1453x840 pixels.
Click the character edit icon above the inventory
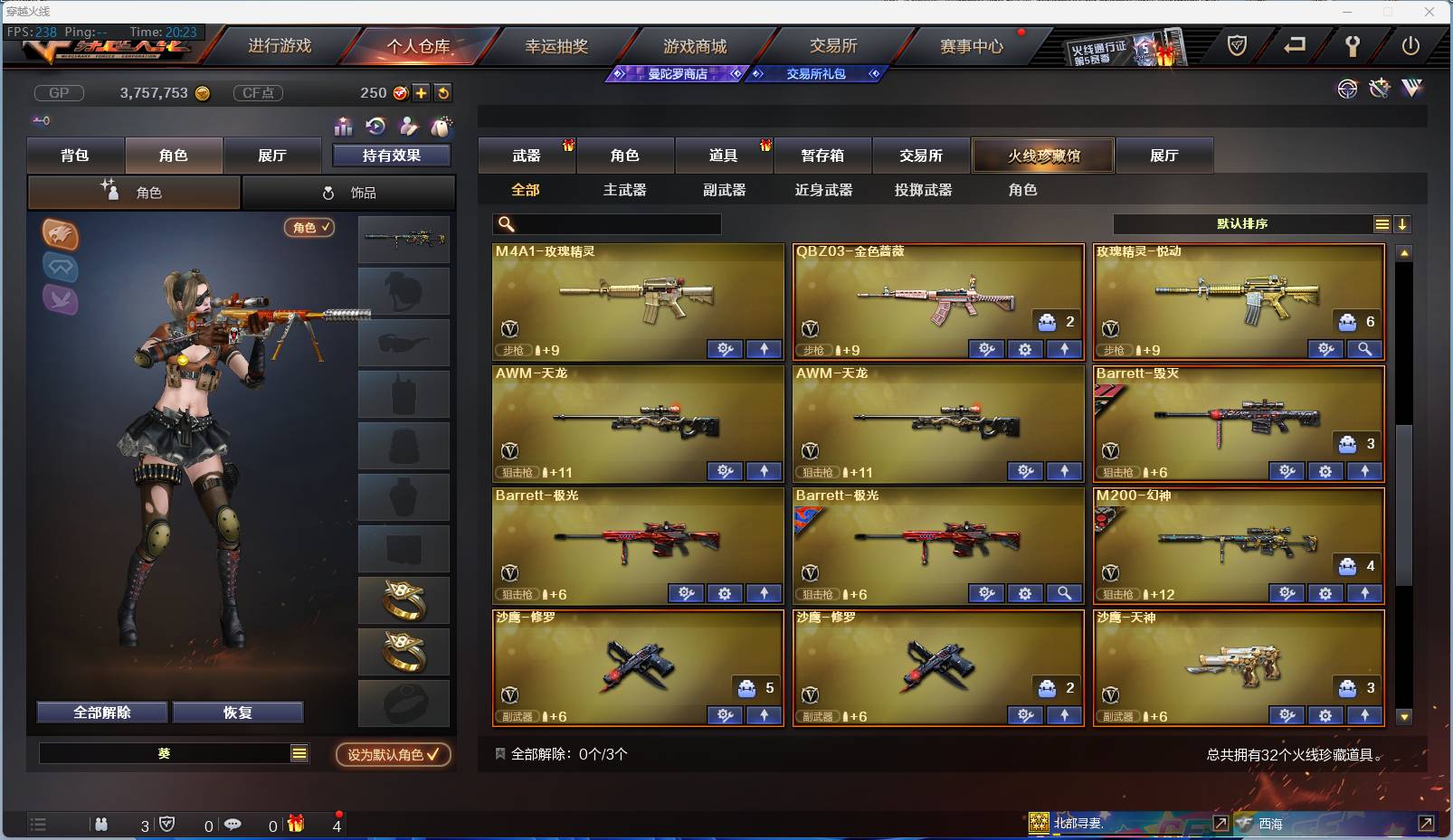[408, 127]
